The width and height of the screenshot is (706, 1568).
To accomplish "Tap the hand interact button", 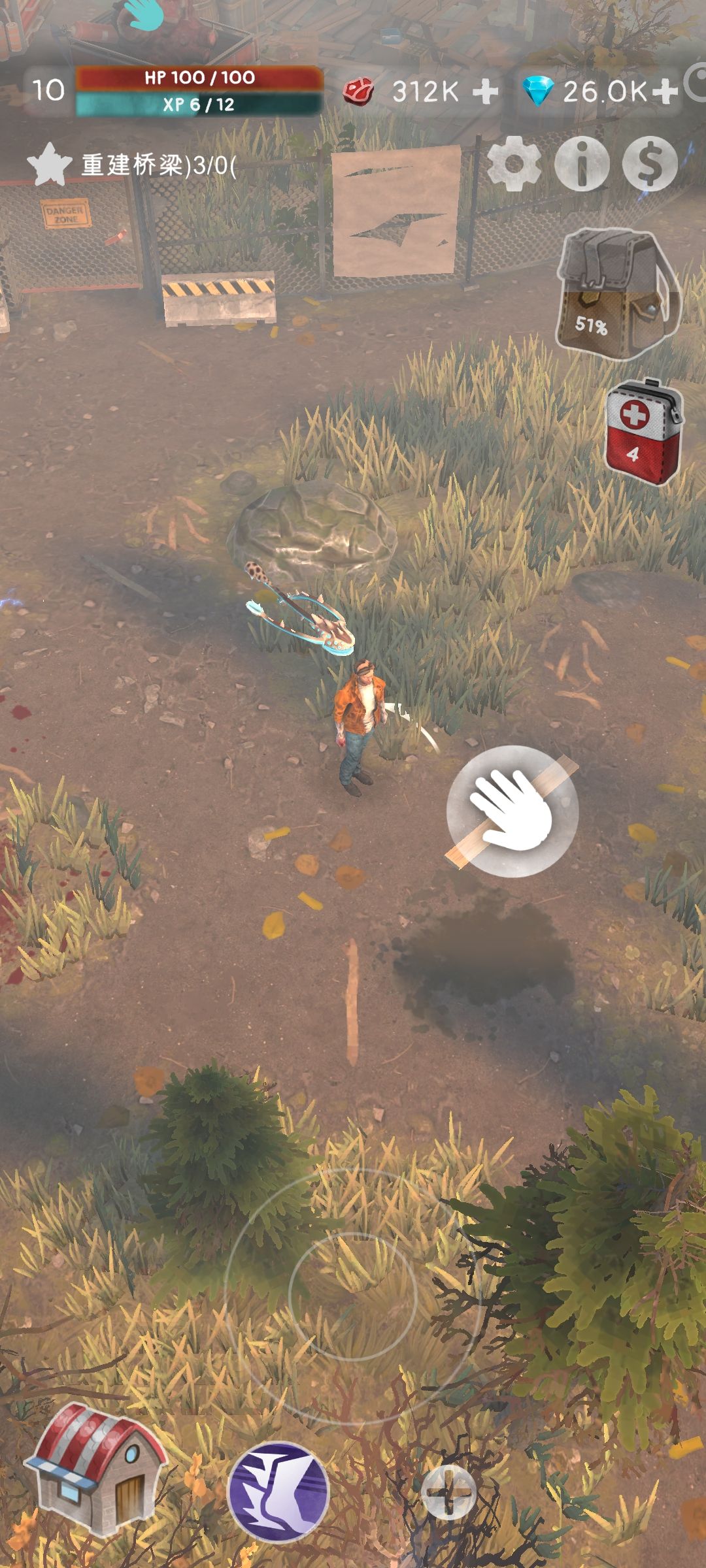I will coord(513,810).
